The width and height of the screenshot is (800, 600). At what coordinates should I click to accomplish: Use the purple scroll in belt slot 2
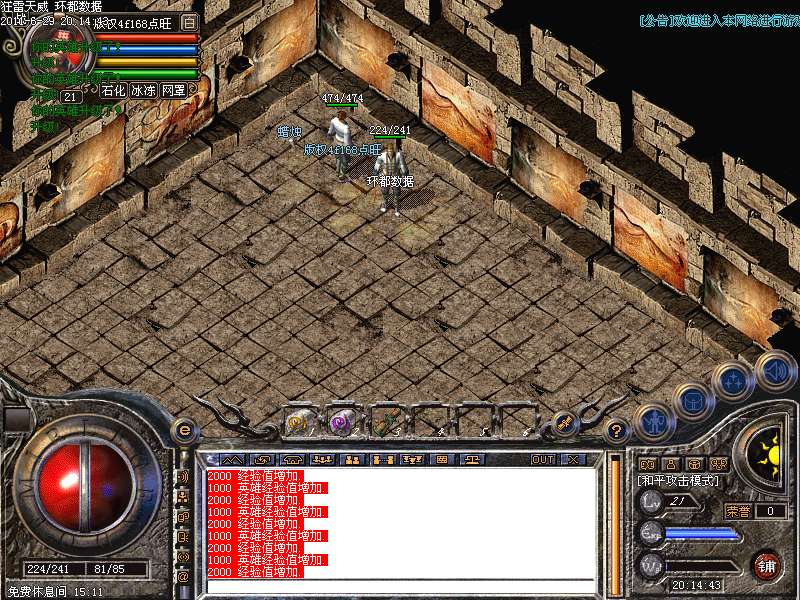click(342, 422)
